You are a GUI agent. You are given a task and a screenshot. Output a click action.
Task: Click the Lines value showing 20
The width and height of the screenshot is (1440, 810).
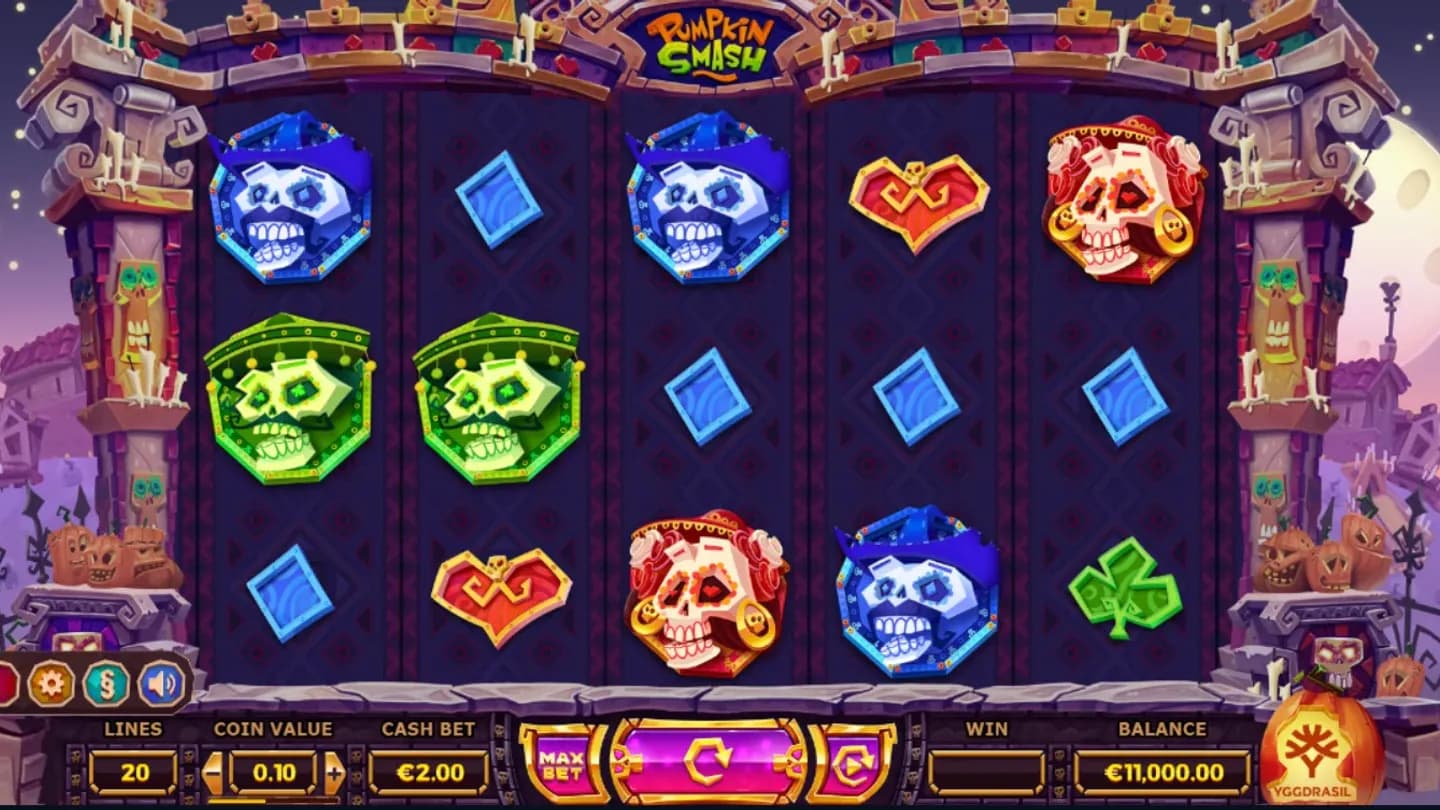click(135, 770)
